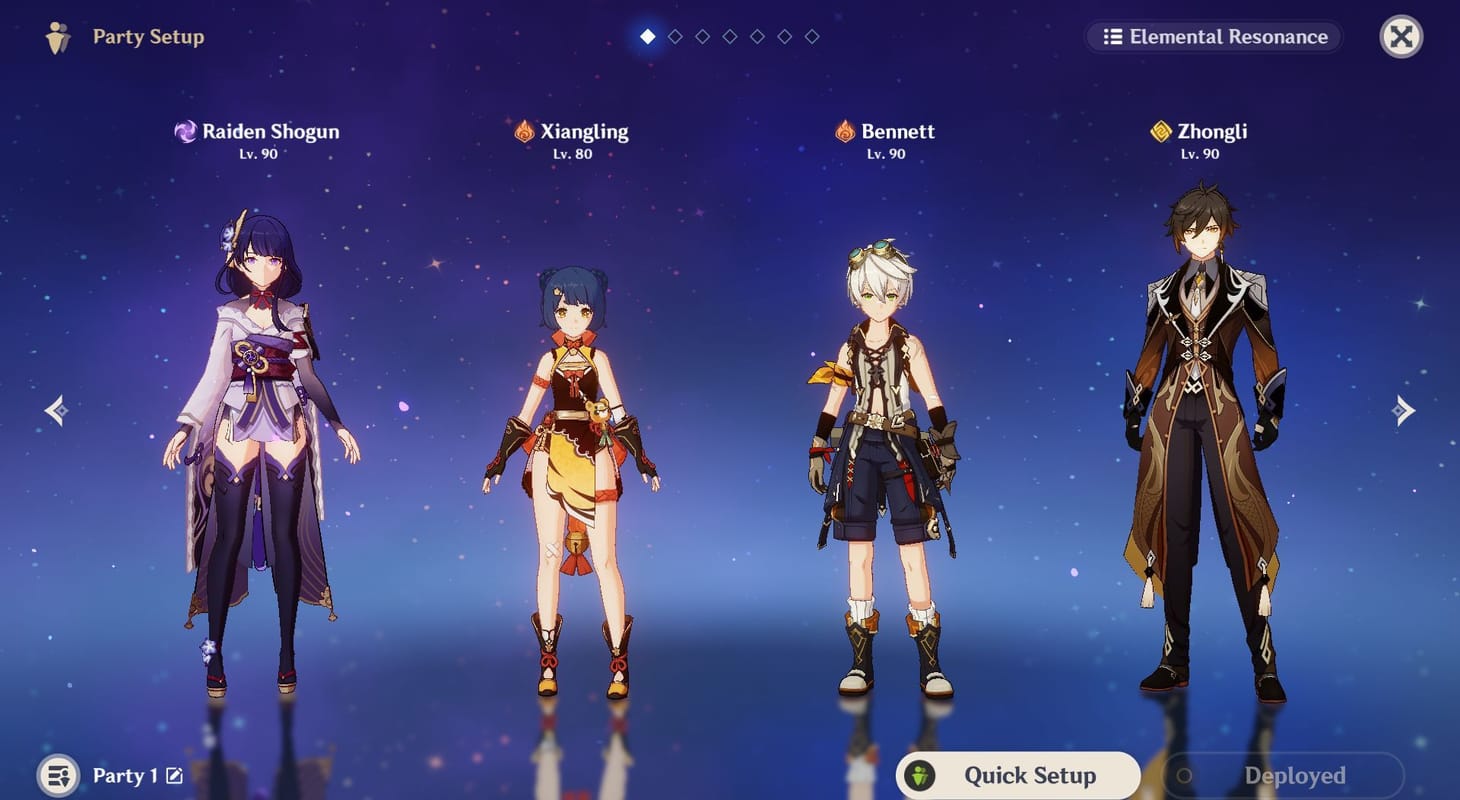Select the first filled diamond page indicator
The height and width of the screenshot is (800, 1460).
648,36
